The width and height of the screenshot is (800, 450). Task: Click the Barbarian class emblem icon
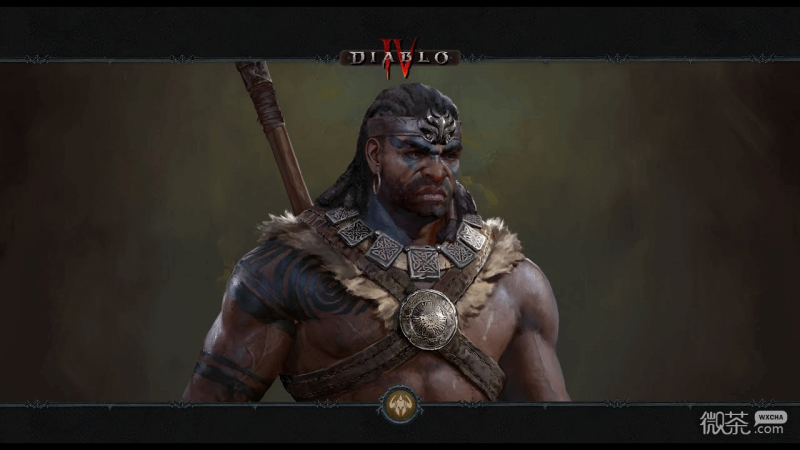point(399,404)
